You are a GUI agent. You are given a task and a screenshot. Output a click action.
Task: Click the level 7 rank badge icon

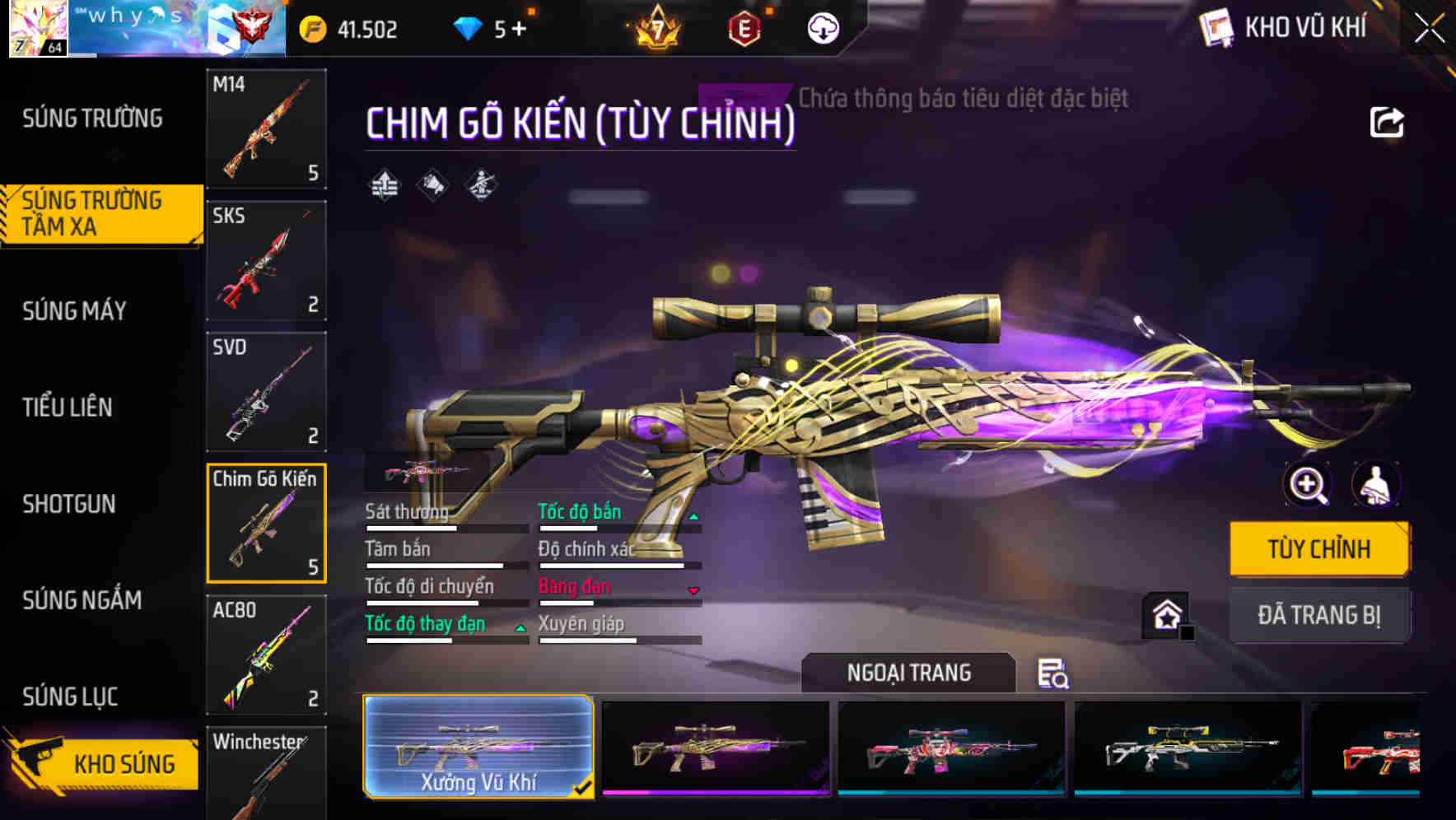[x=656, y=27]
